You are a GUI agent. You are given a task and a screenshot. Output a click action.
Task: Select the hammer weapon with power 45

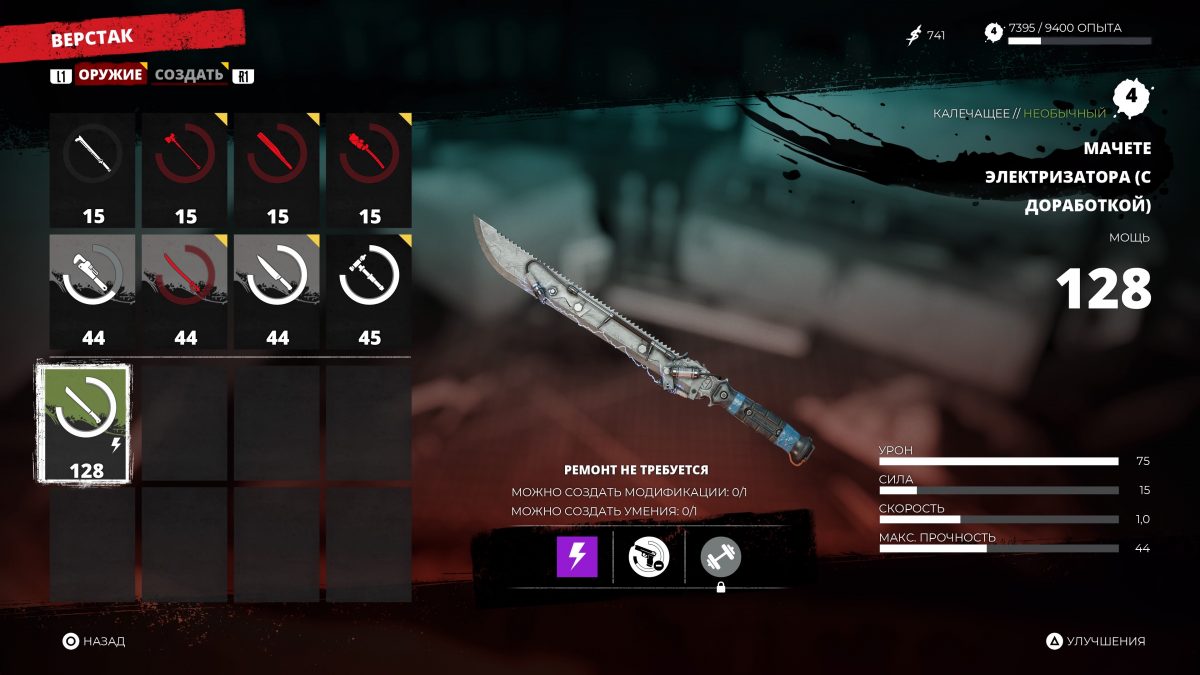click(x=369, y=291)
